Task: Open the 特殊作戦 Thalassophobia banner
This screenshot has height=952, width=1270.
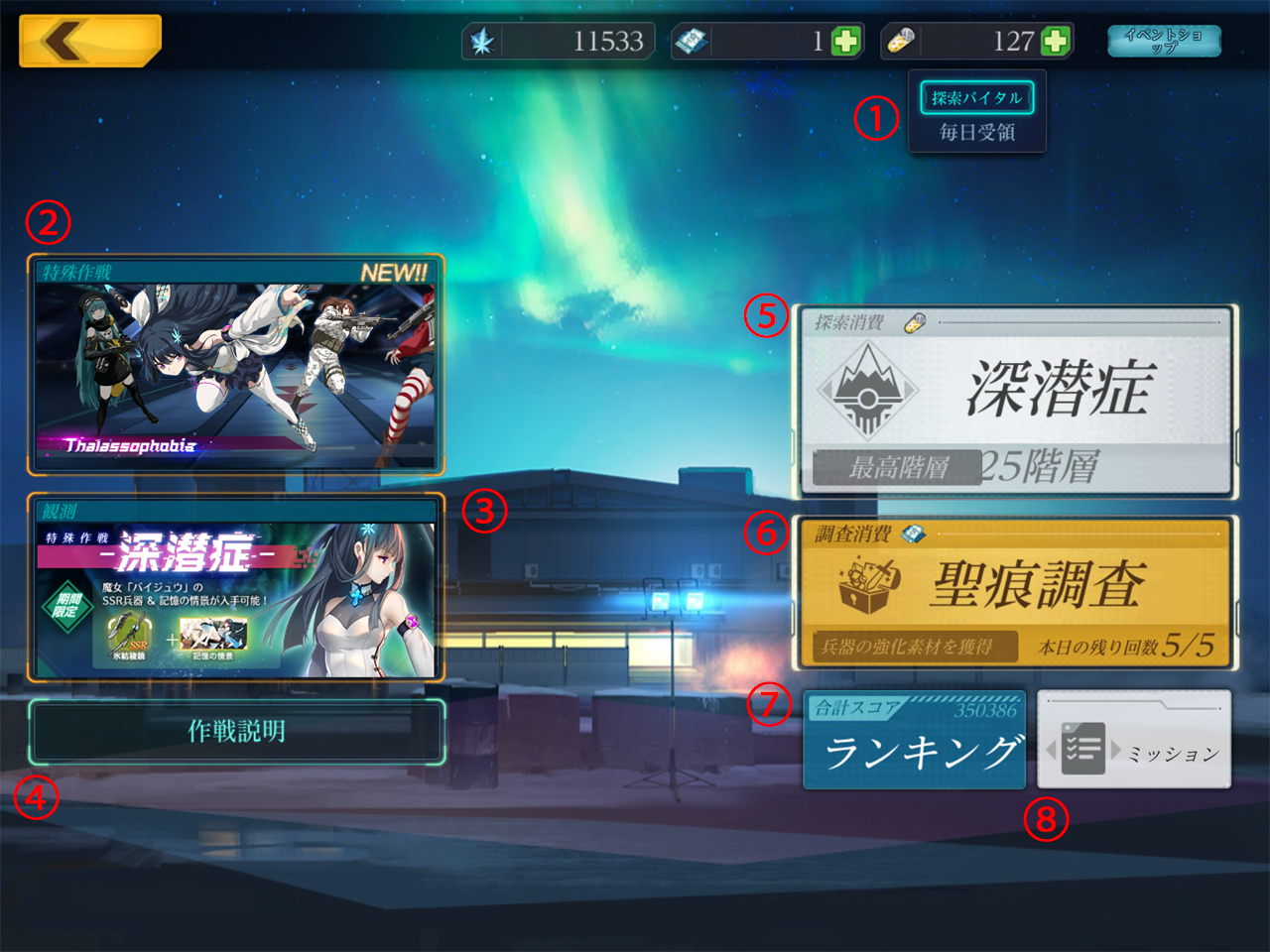Action: tap(236, 365)
